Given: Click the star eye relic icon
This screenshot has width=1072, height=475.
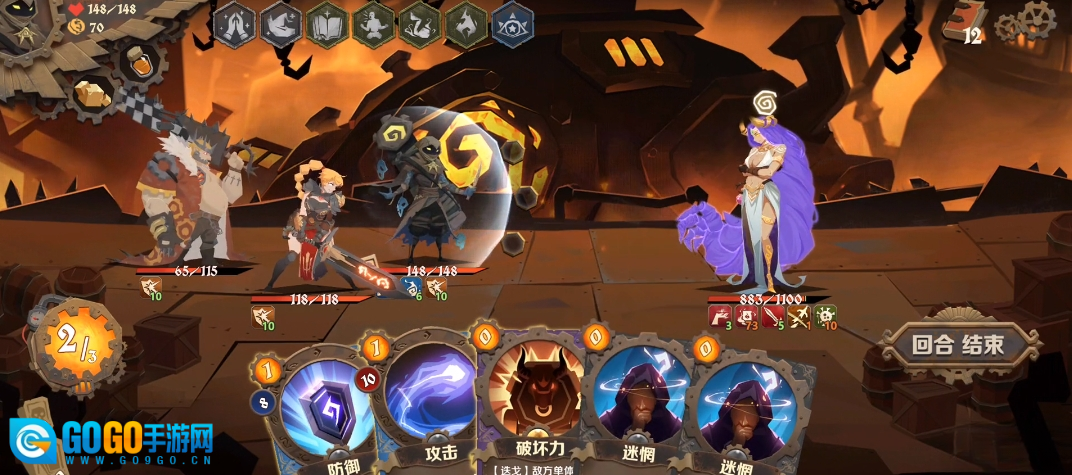Looking at the screenshot, I should pos(512,24).
